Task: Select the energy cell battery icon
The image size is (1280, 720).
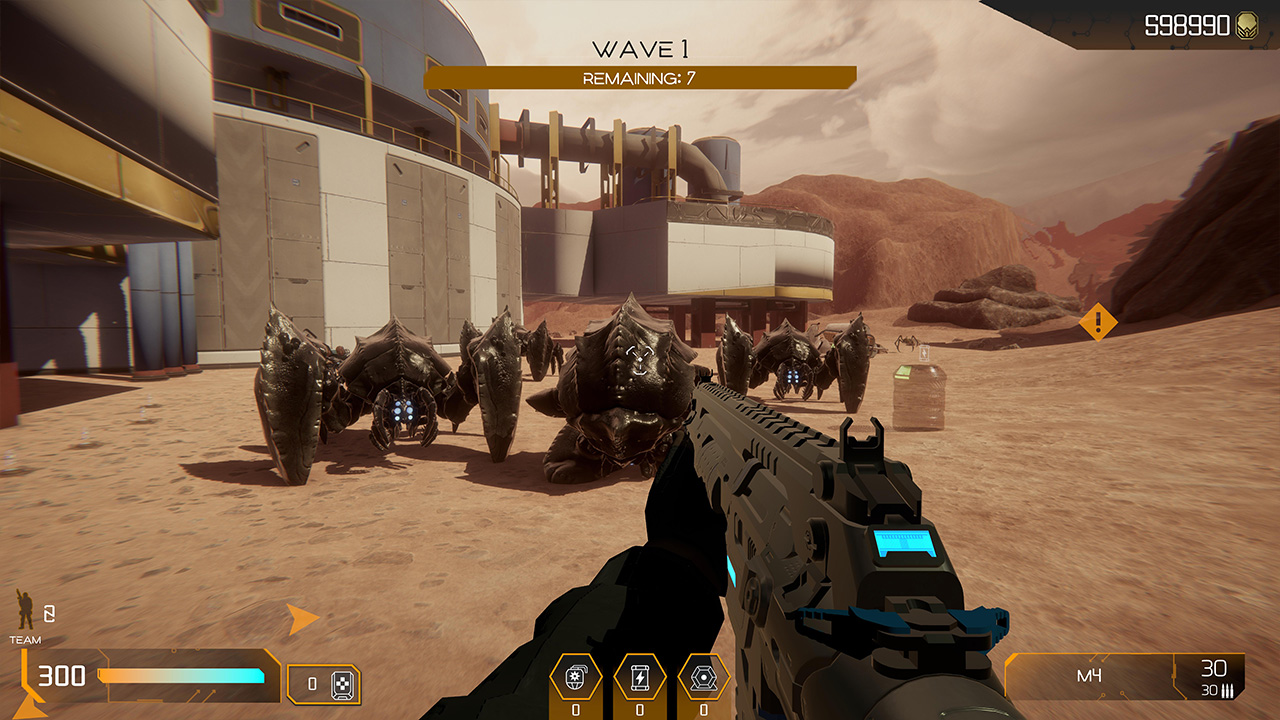Action: click(640, 676)
